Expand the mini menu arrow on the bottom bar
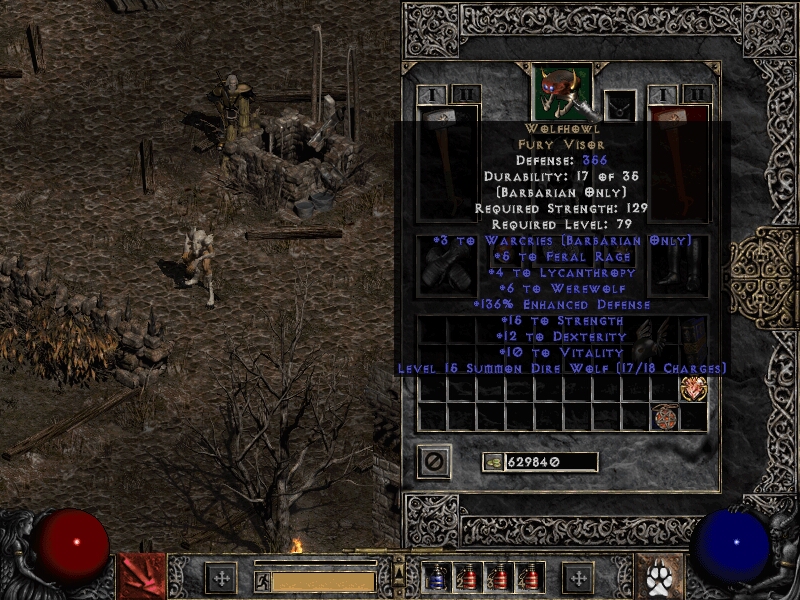Viewport: 800px width, 600px height. pos(400,570)
